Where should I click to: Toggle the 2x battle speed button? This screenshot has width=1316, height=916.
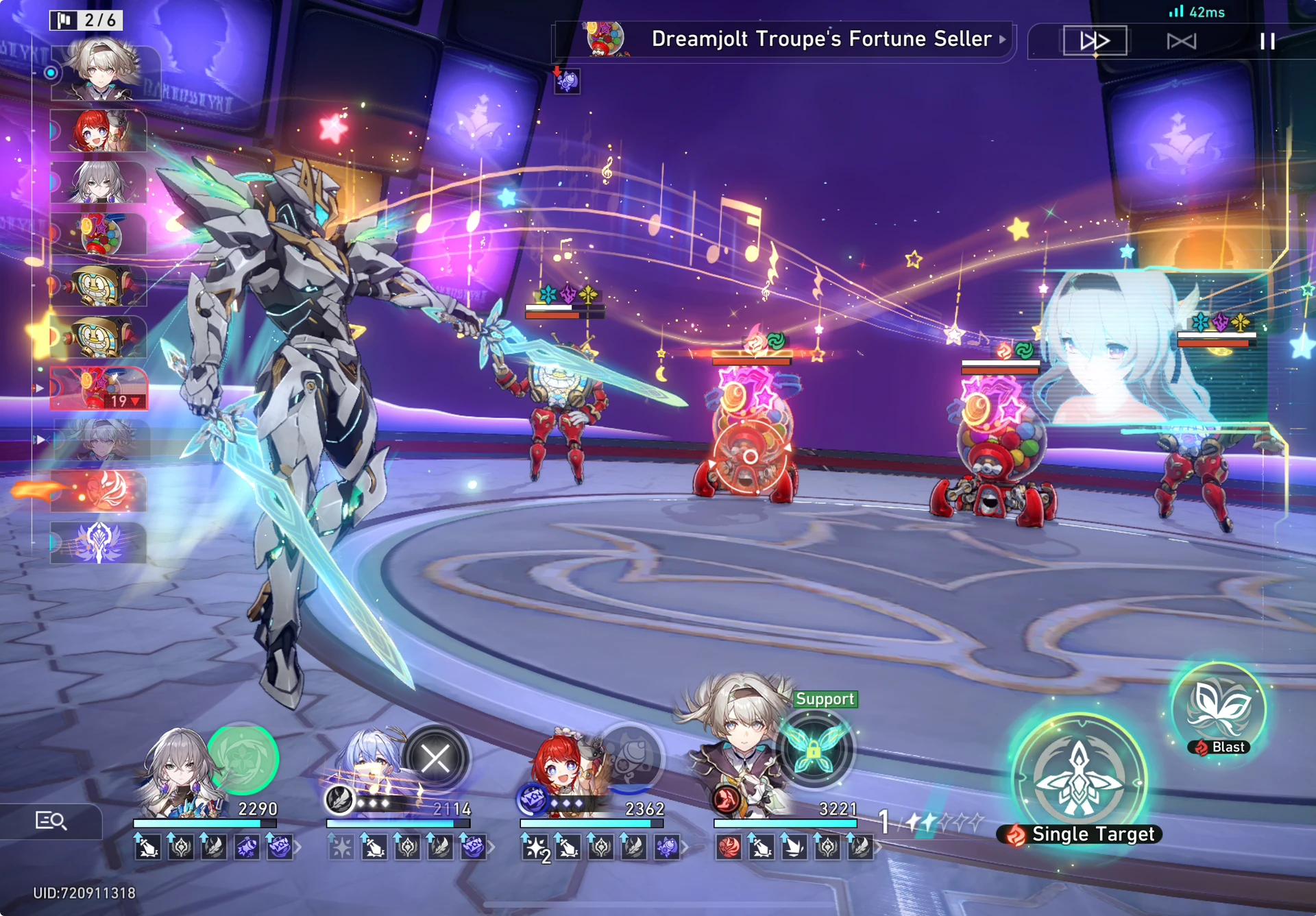1094,41
